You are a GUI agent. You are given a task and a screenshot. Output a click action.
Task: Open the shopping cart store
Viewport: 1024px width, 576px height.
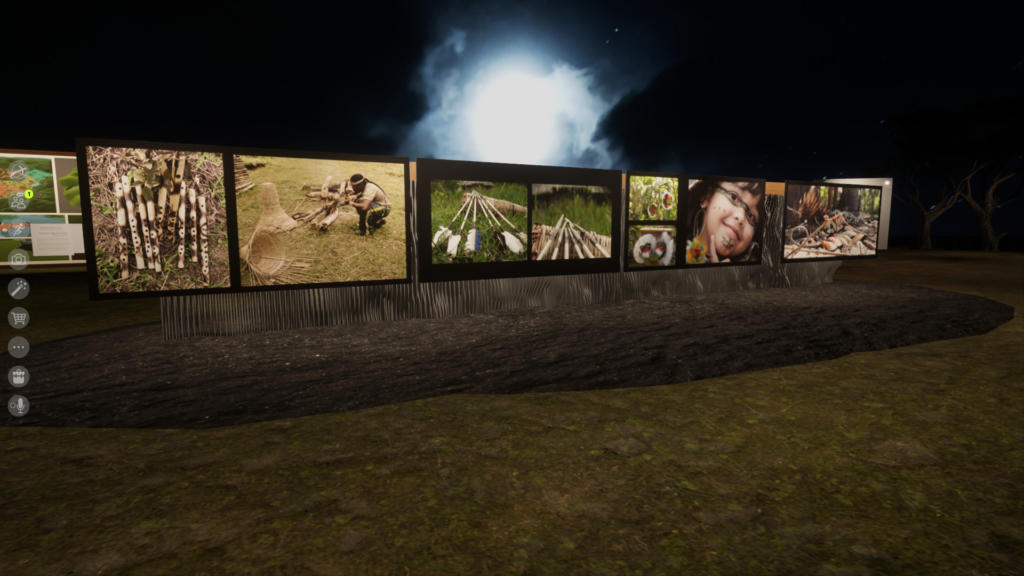[18, 318]
